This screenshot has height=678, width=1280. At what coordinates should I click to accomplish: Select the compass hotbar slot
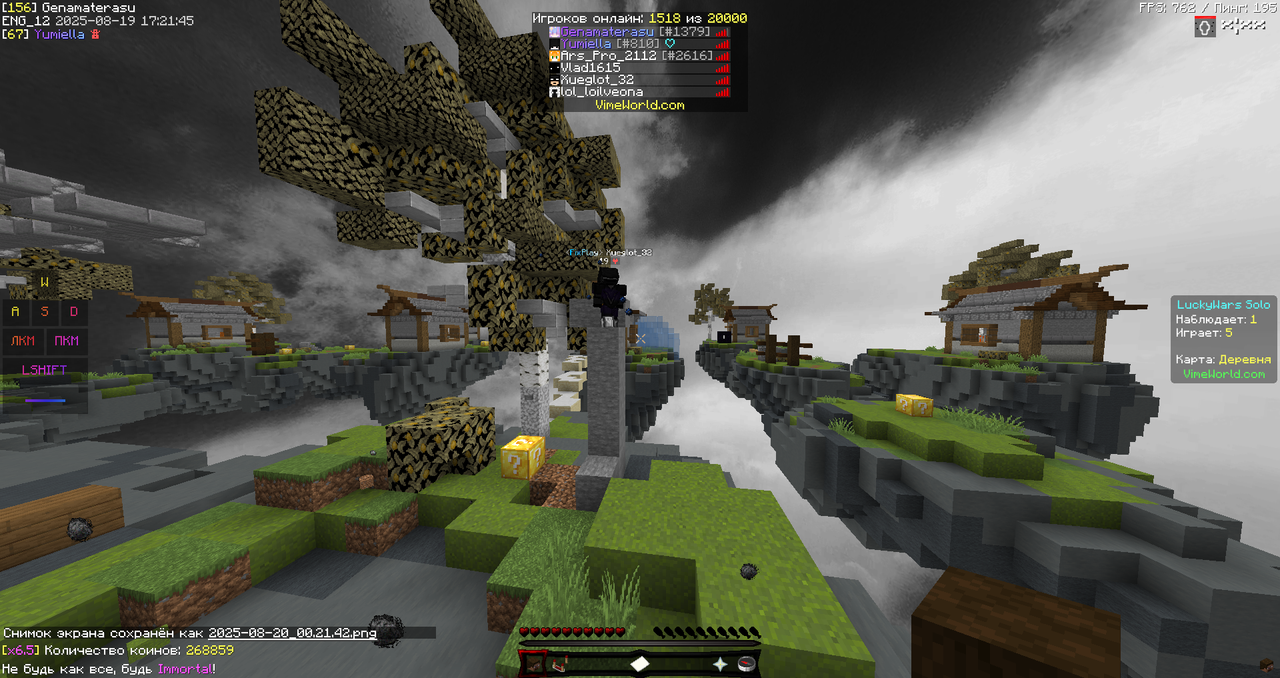click(746, 663)
